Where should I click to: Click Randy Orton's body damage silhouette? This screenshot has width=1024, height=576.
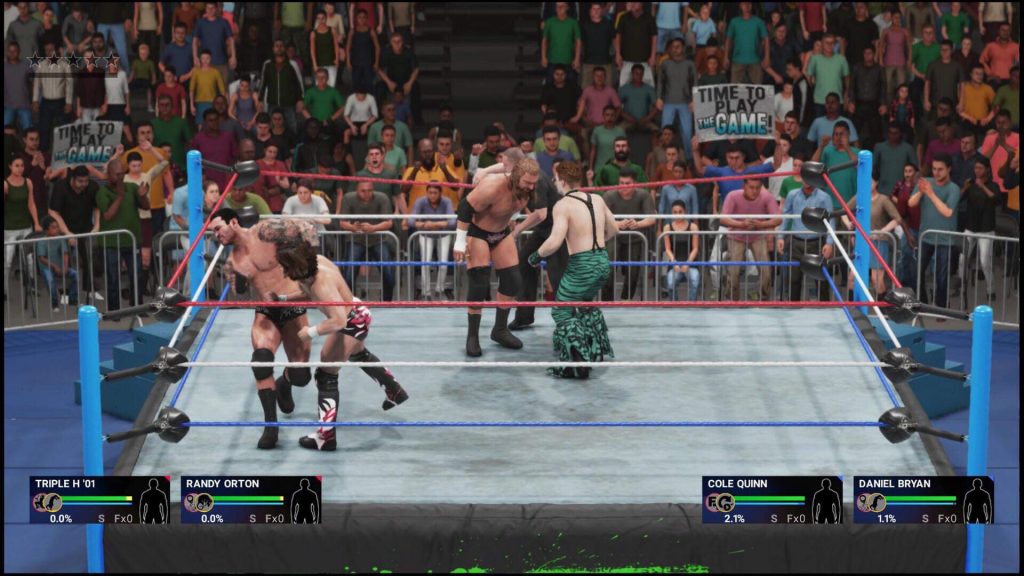point(305,502)
